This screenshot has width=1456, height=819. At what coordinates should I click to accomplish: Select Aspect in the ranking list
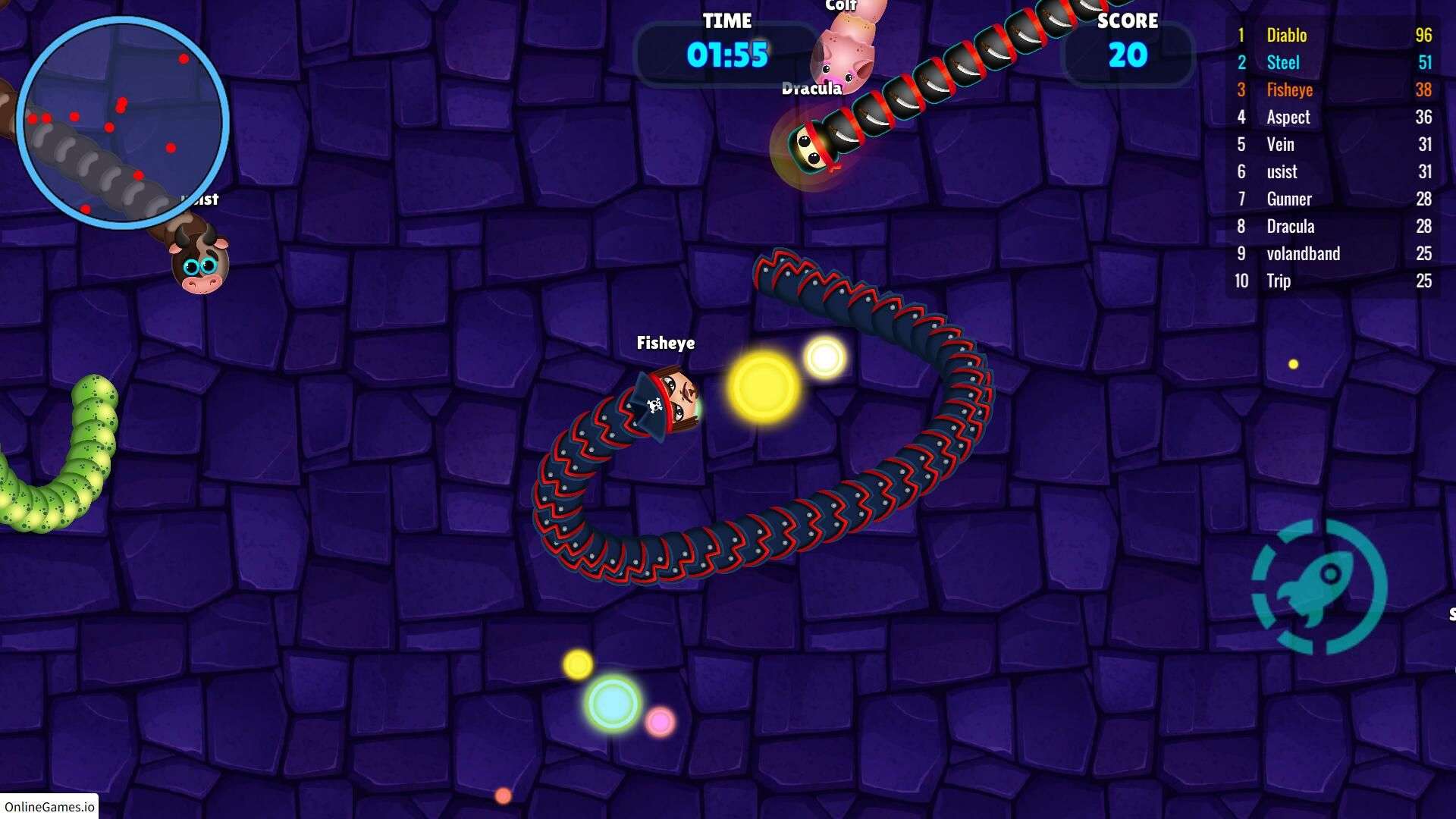tap(1333, 117)
